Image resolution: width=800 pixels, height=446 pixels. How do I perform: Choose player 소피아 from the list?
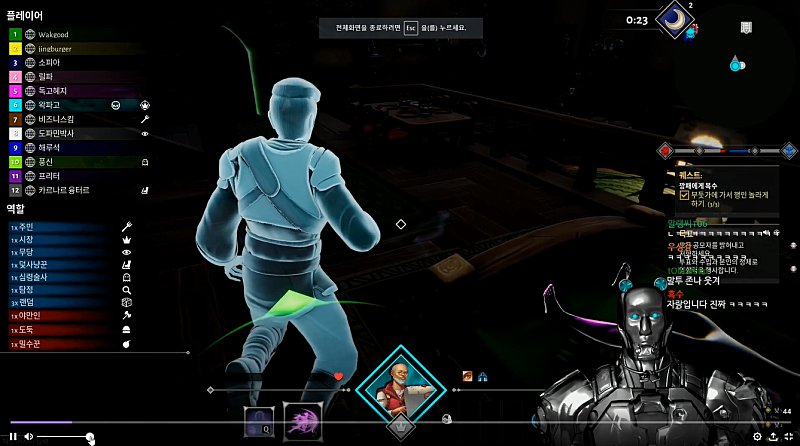[53, 62]
